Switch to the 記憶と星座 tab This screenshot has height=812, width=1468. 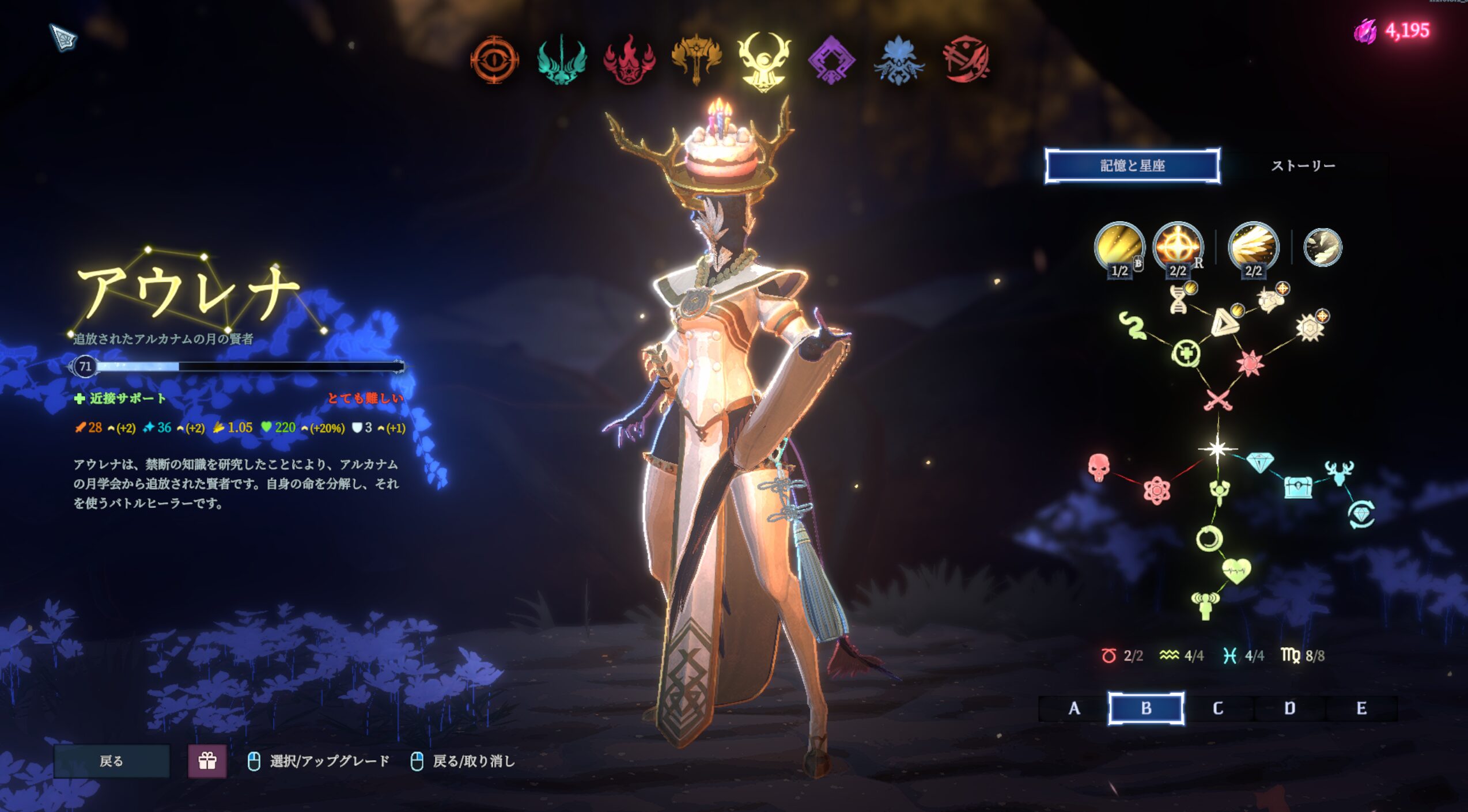coord(1132,166)
